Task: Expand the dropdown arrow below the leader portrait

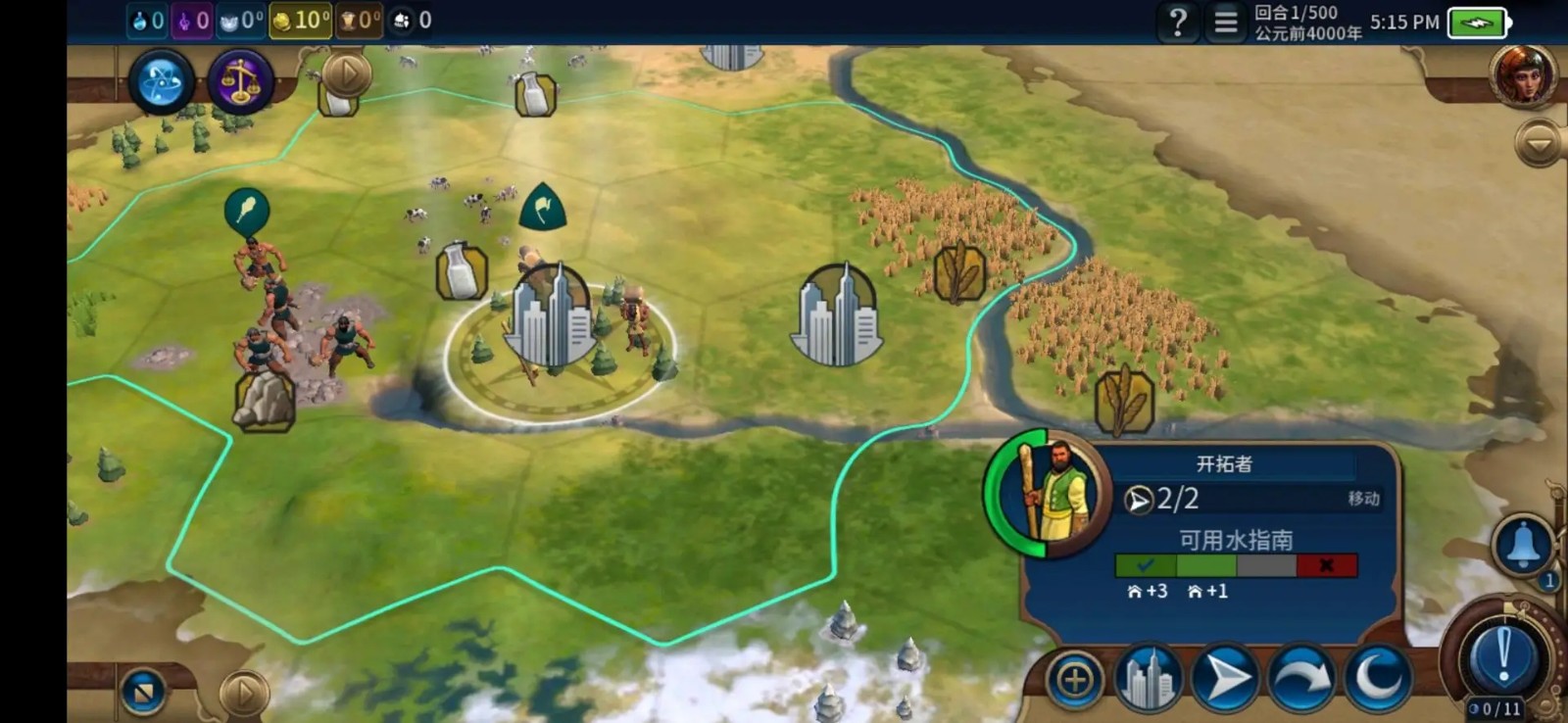Action: 1538,145
